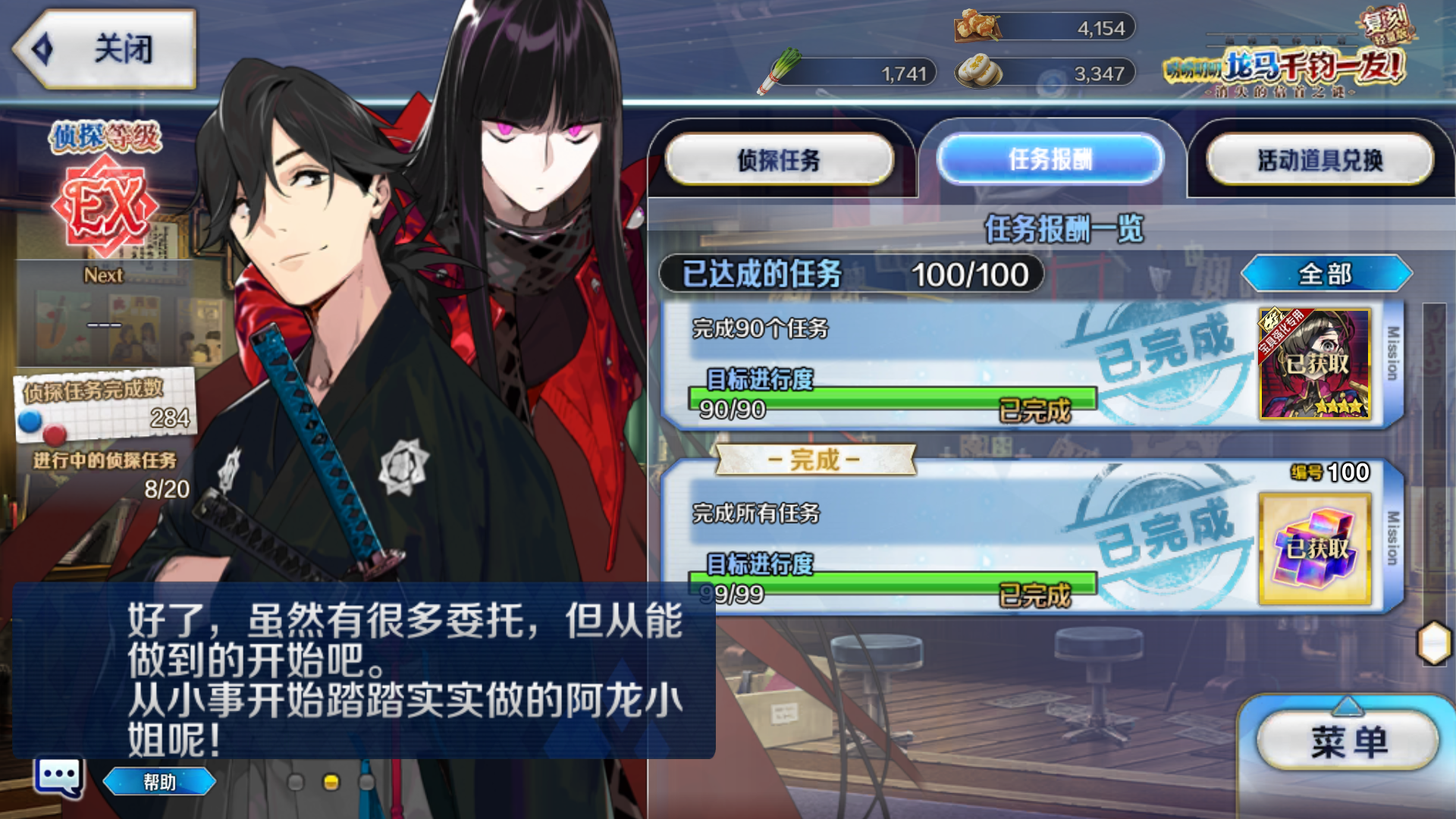
Task: Open the speech bubble dialogue icon
Action: tap(58, 777)
